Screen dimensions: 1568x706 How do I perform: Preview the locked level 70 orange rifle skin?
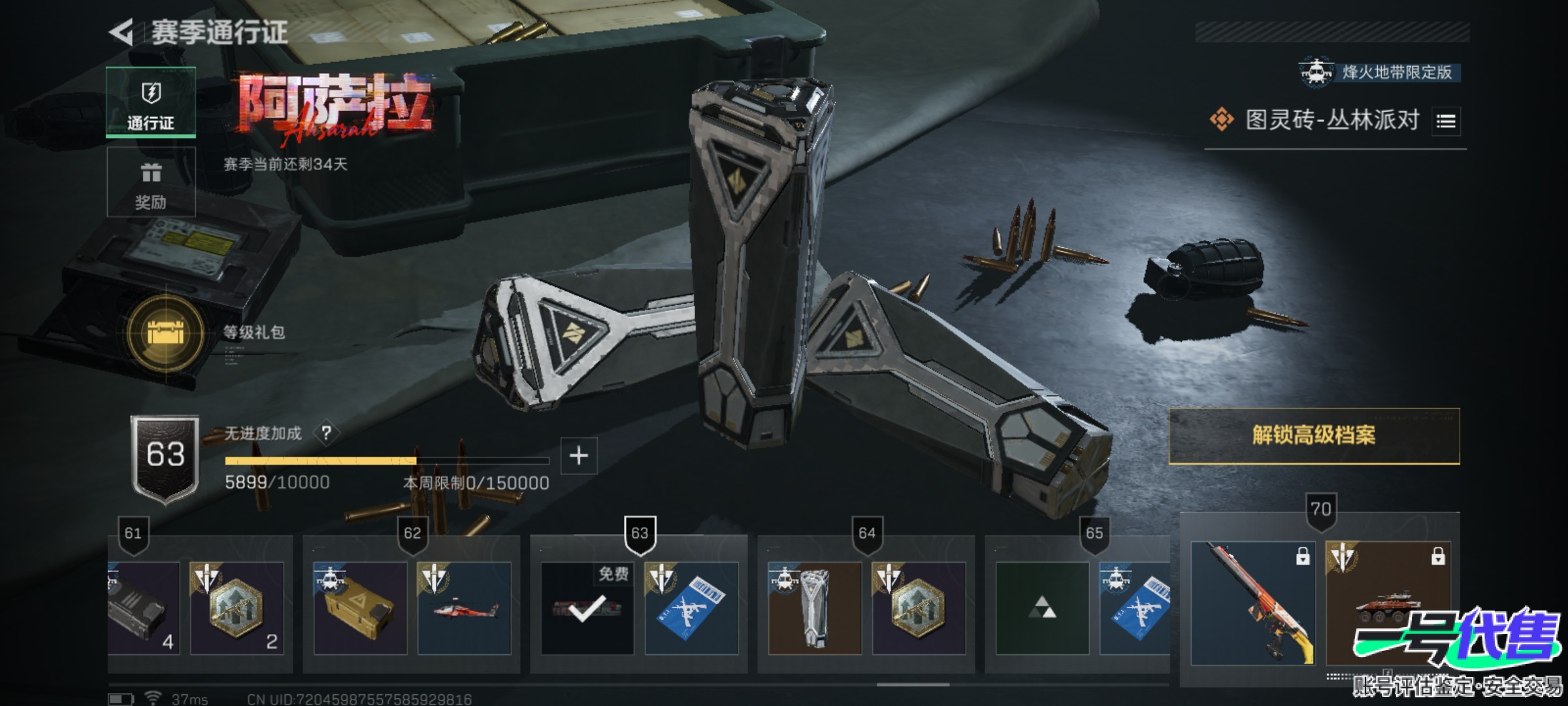[1252, 603]
